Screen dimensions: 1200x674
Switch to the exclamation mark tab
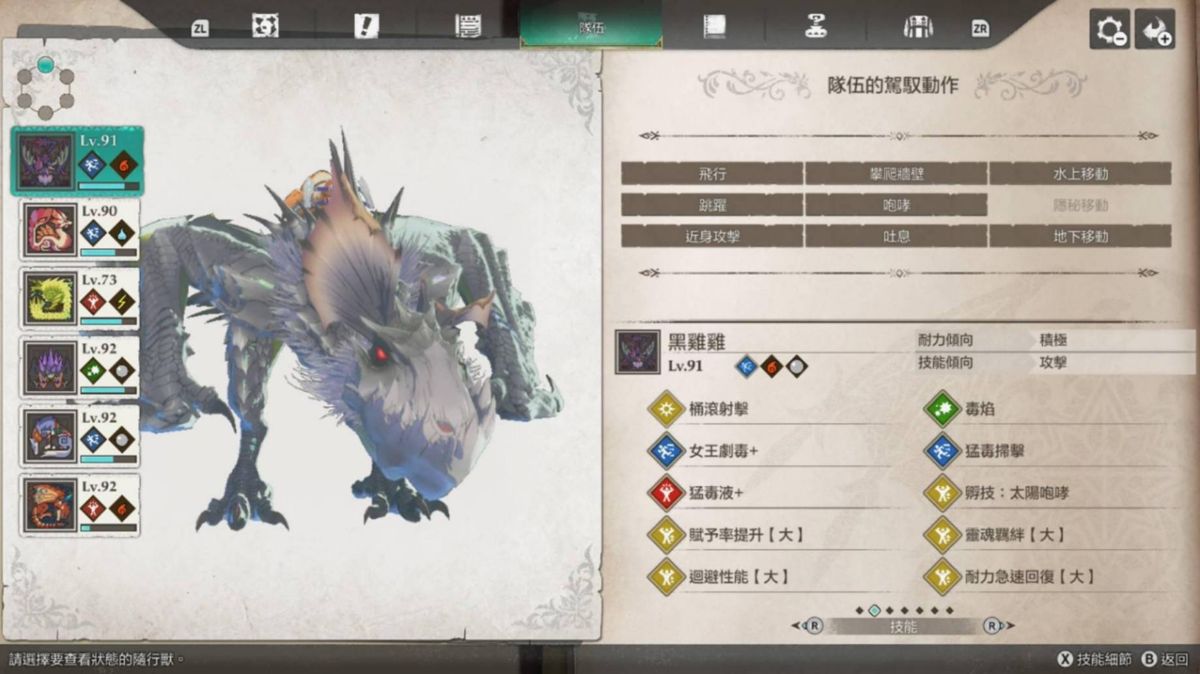pyautogui.click(x=366, y=27)
